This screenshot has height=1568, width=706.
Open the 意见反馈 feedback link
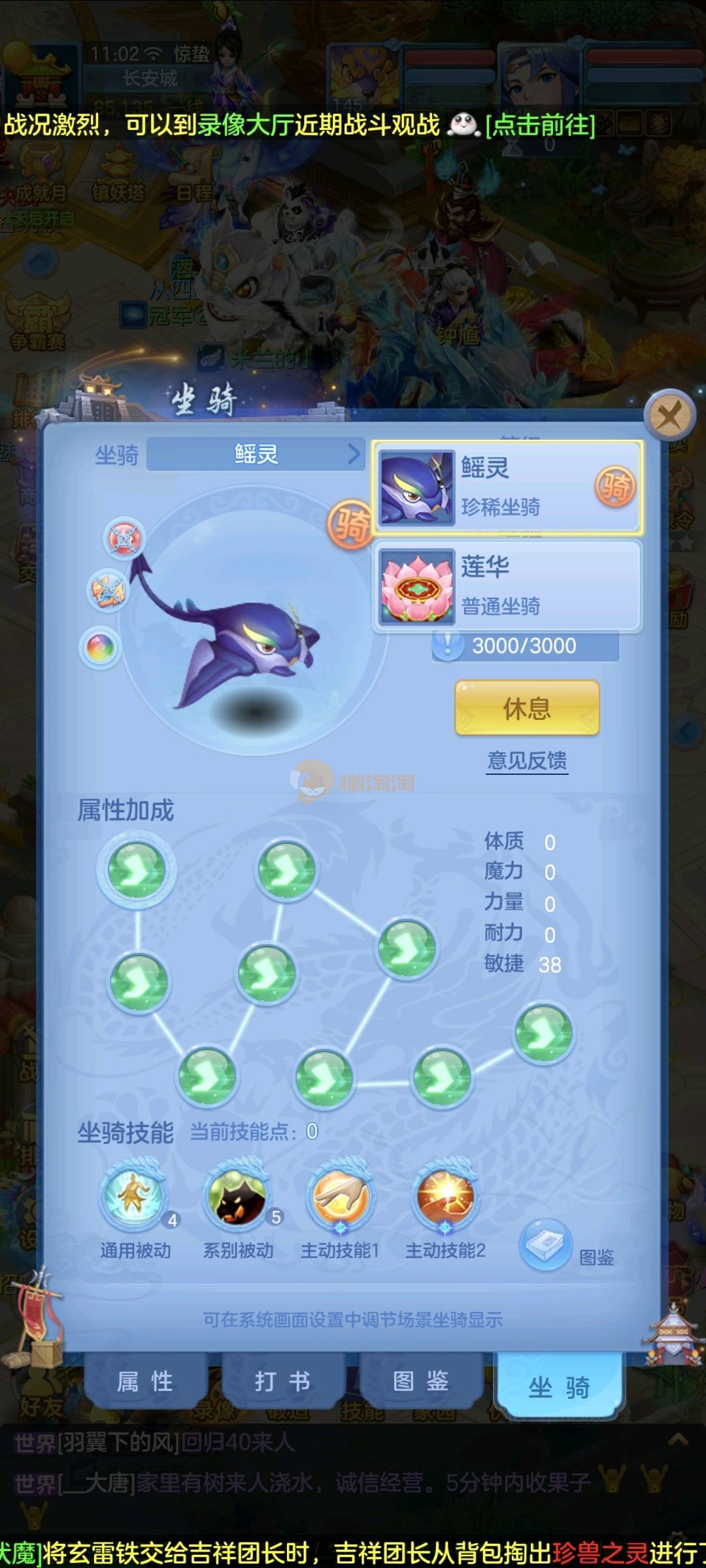pyautogui.click(x=527, y=760)
